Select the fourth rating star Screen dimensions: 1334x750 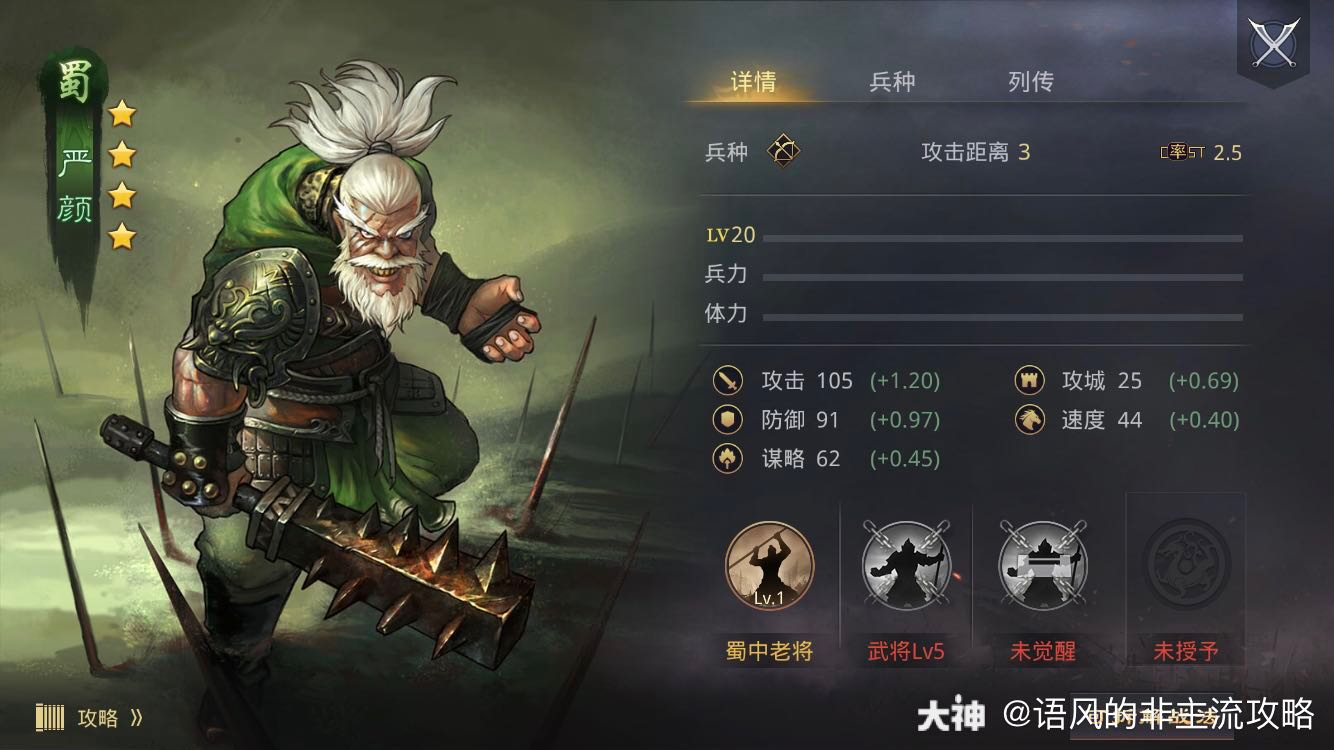click(123, 234)
